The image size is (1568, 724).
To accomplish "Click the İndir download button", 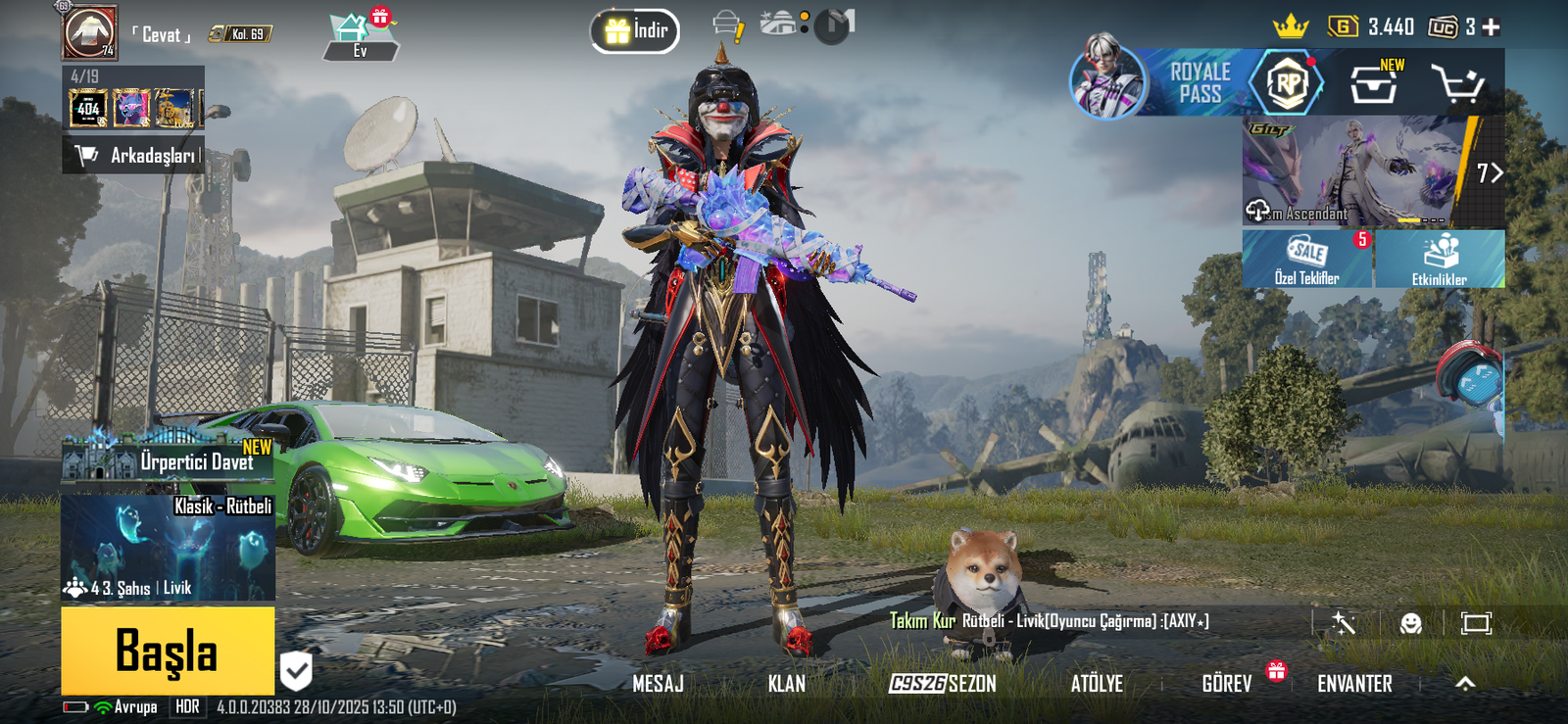I will (x=635, y=31).
